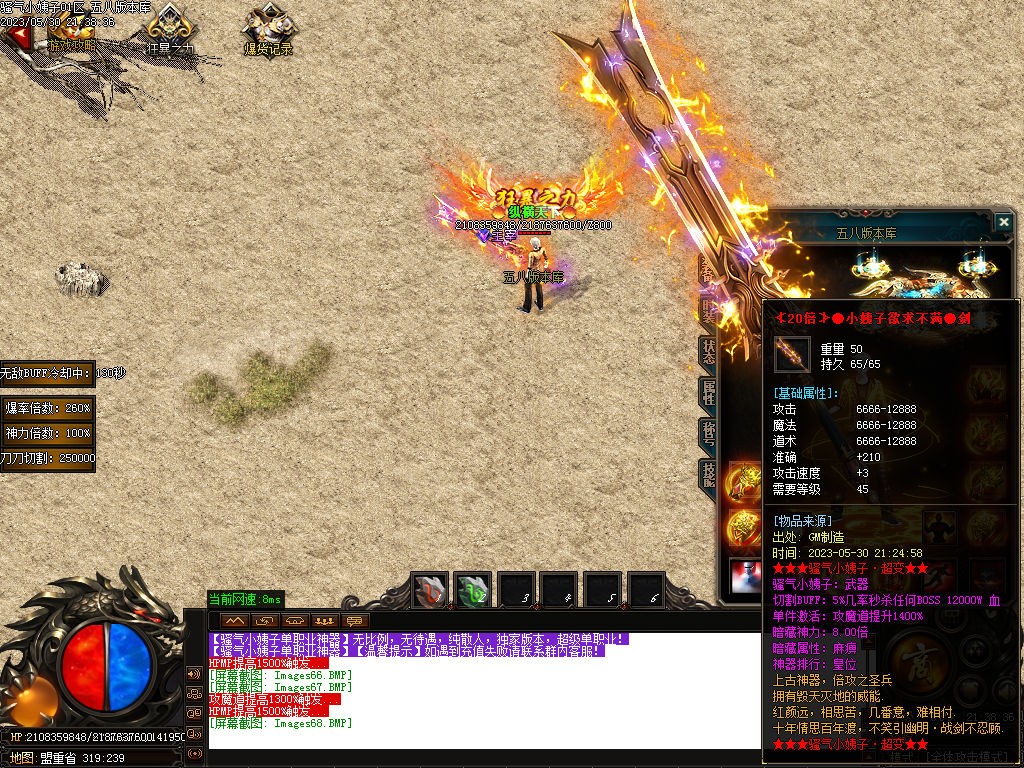
Task: Open the 爆货记录 drop record
Action: [268, 30]
